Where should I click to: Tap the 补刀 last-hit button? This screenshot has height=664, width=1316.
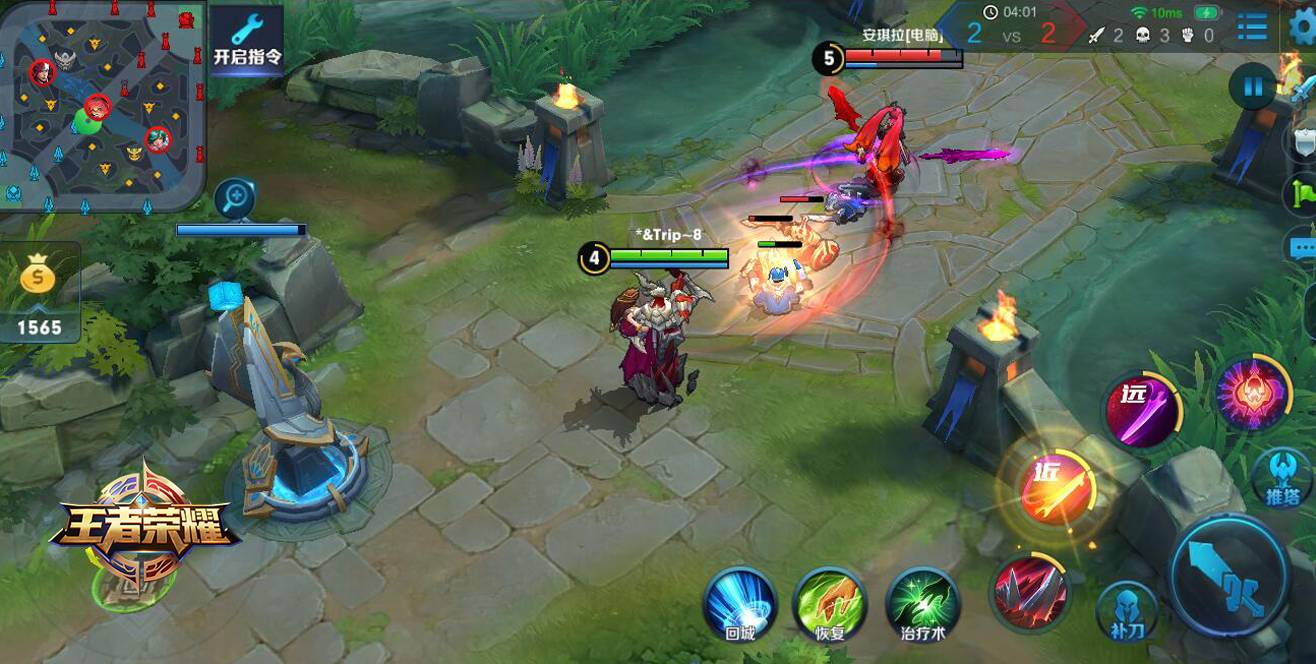(1127, 609)
